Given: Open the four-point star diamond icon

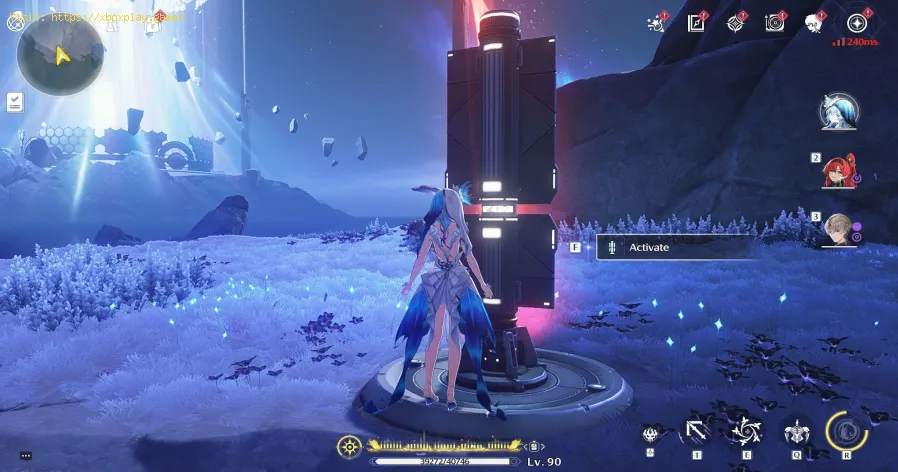Looking at the screenshot, I should [x=736, y=22].
